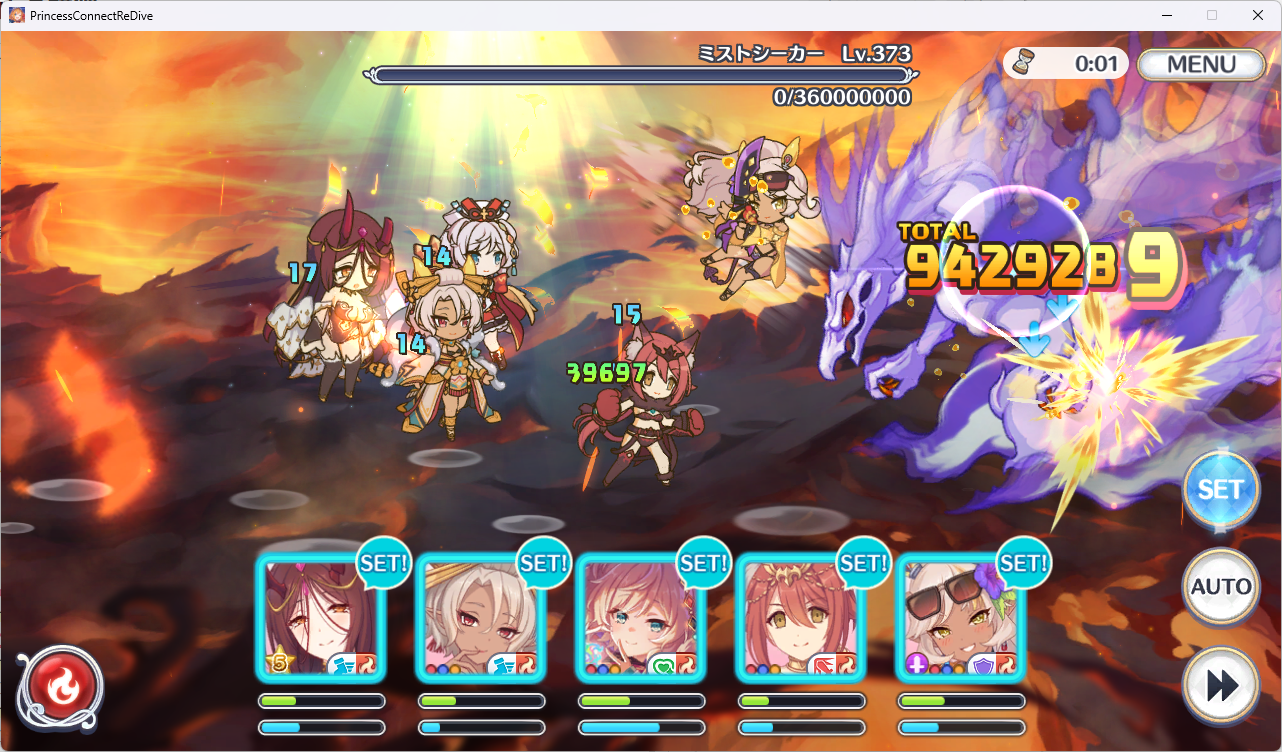Image resolution: width=1282 pixels, height=752 pixels.
Task: Select the red-haired tiara character card
Action: click(x=800, y=619)
